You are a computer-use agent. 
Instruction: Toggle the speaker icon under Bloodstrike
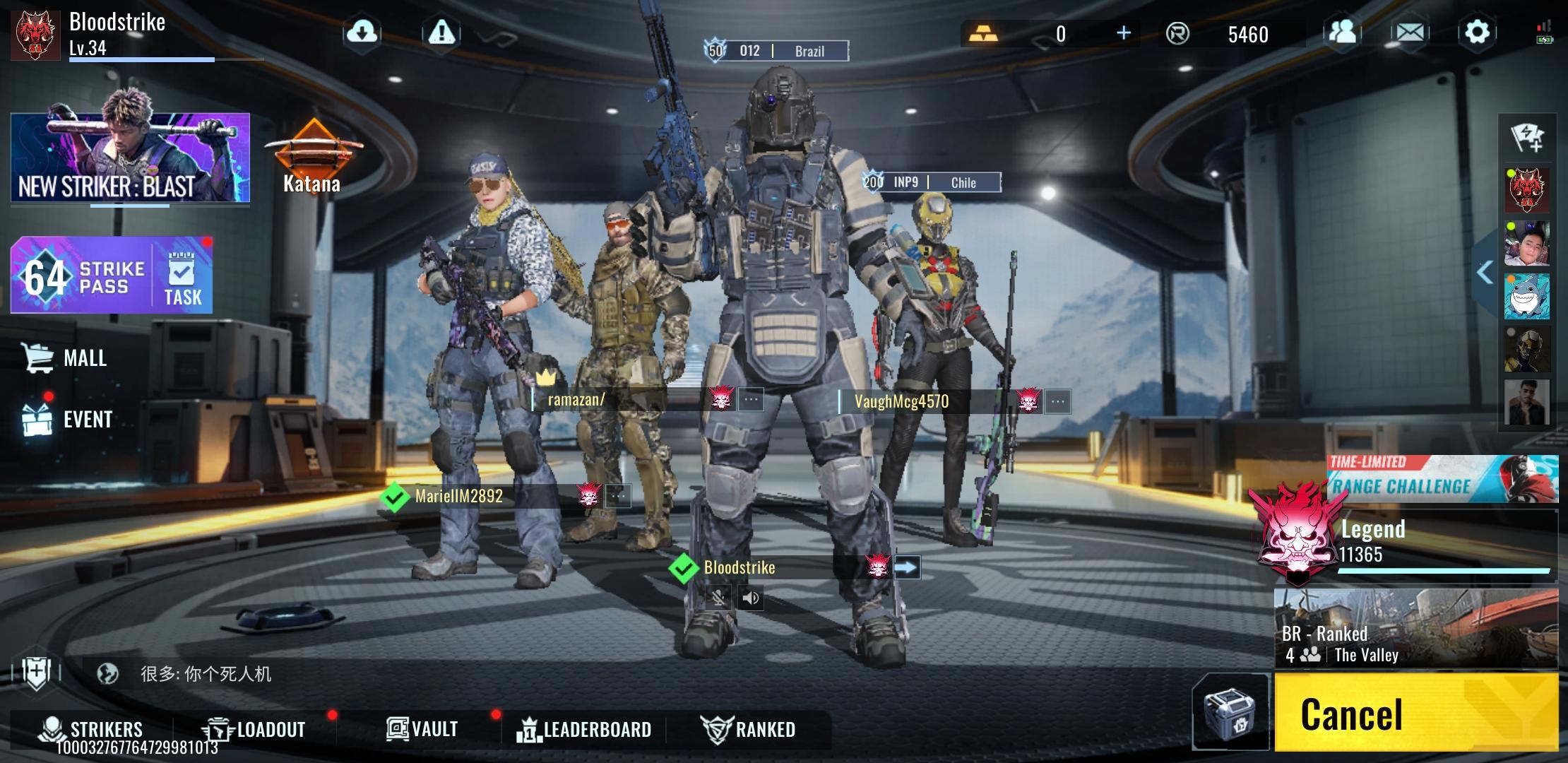coord(751,598)
